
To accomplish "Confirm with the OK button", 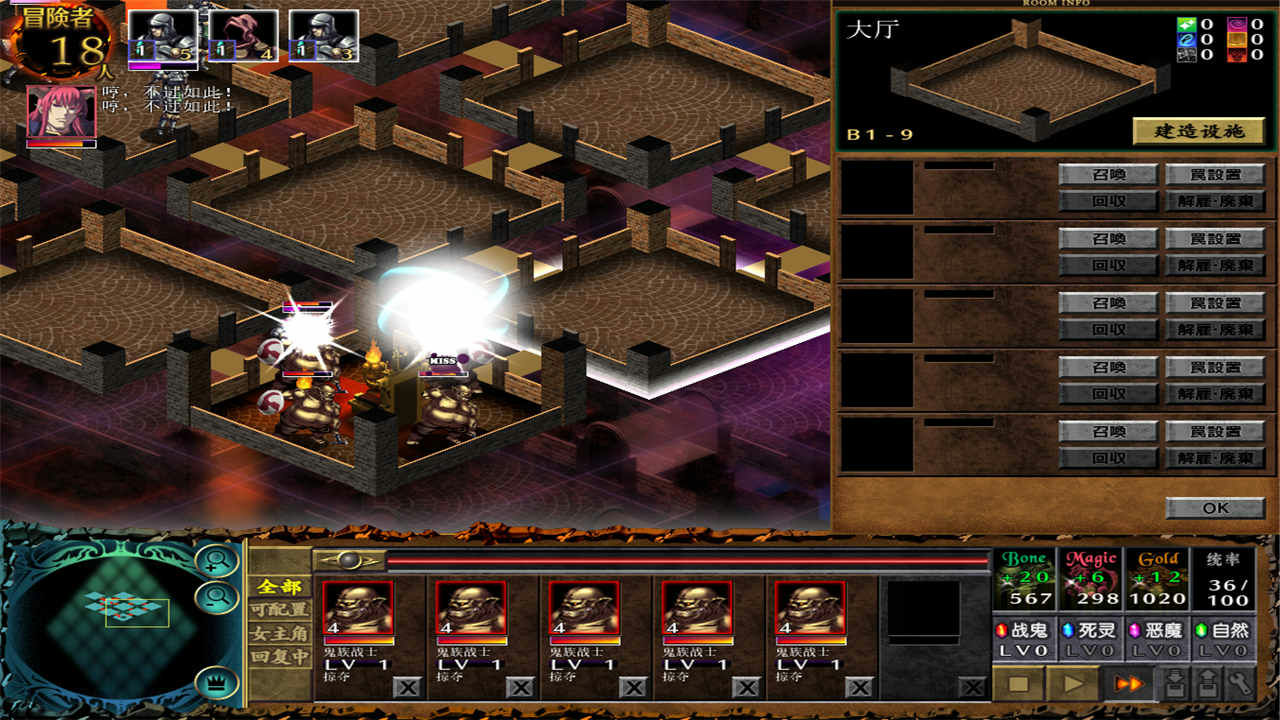I will click(x=1215, y=508).
